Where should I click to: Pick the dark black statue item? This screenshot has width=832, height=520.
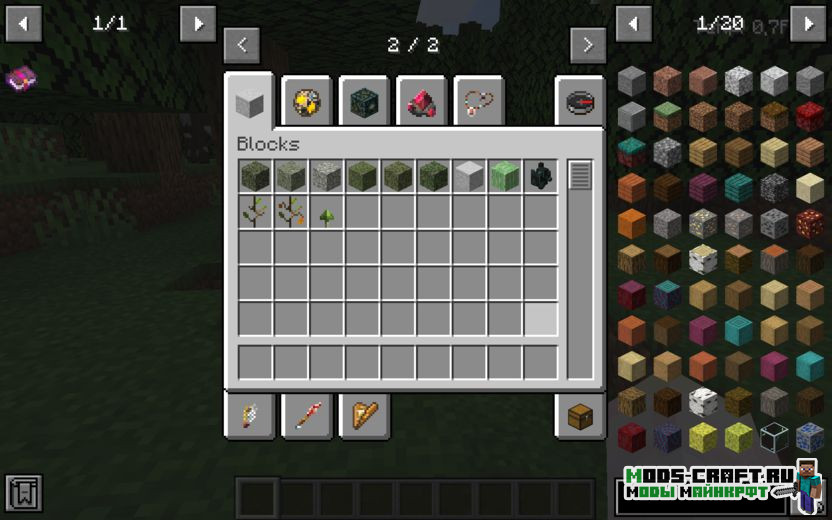click(x=541, y=176)
